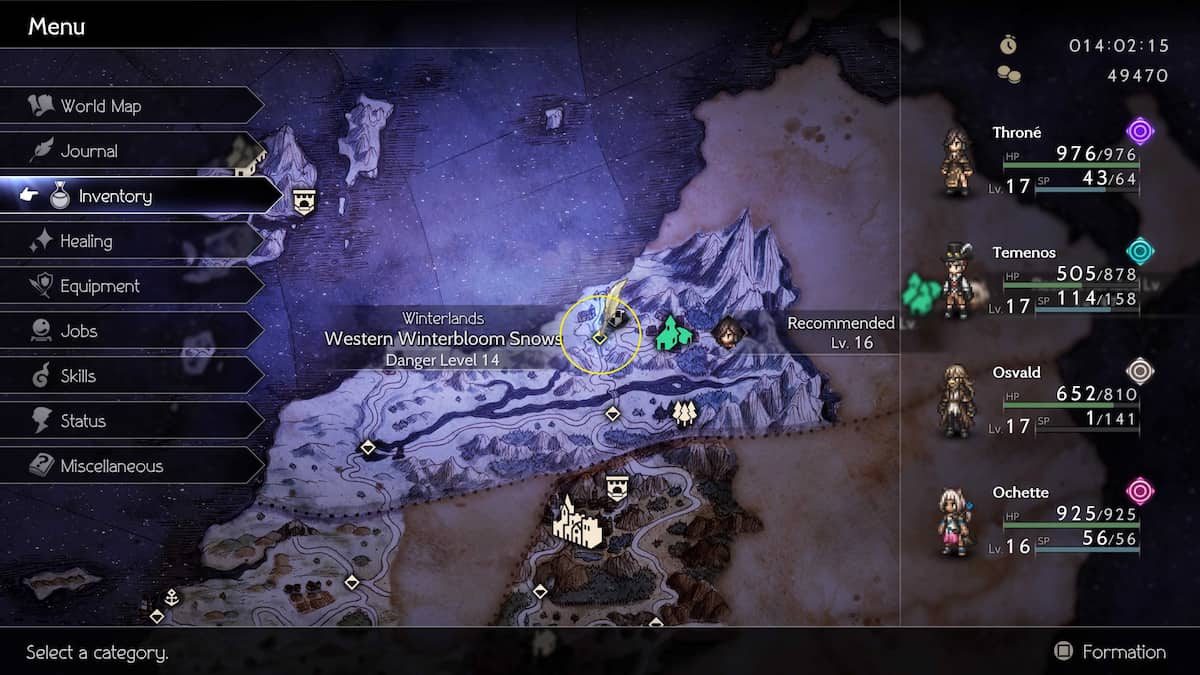Viewport: 1200px width, 675px height.
Task: Open the Equipment menu
Action: [x=99, y=286]
